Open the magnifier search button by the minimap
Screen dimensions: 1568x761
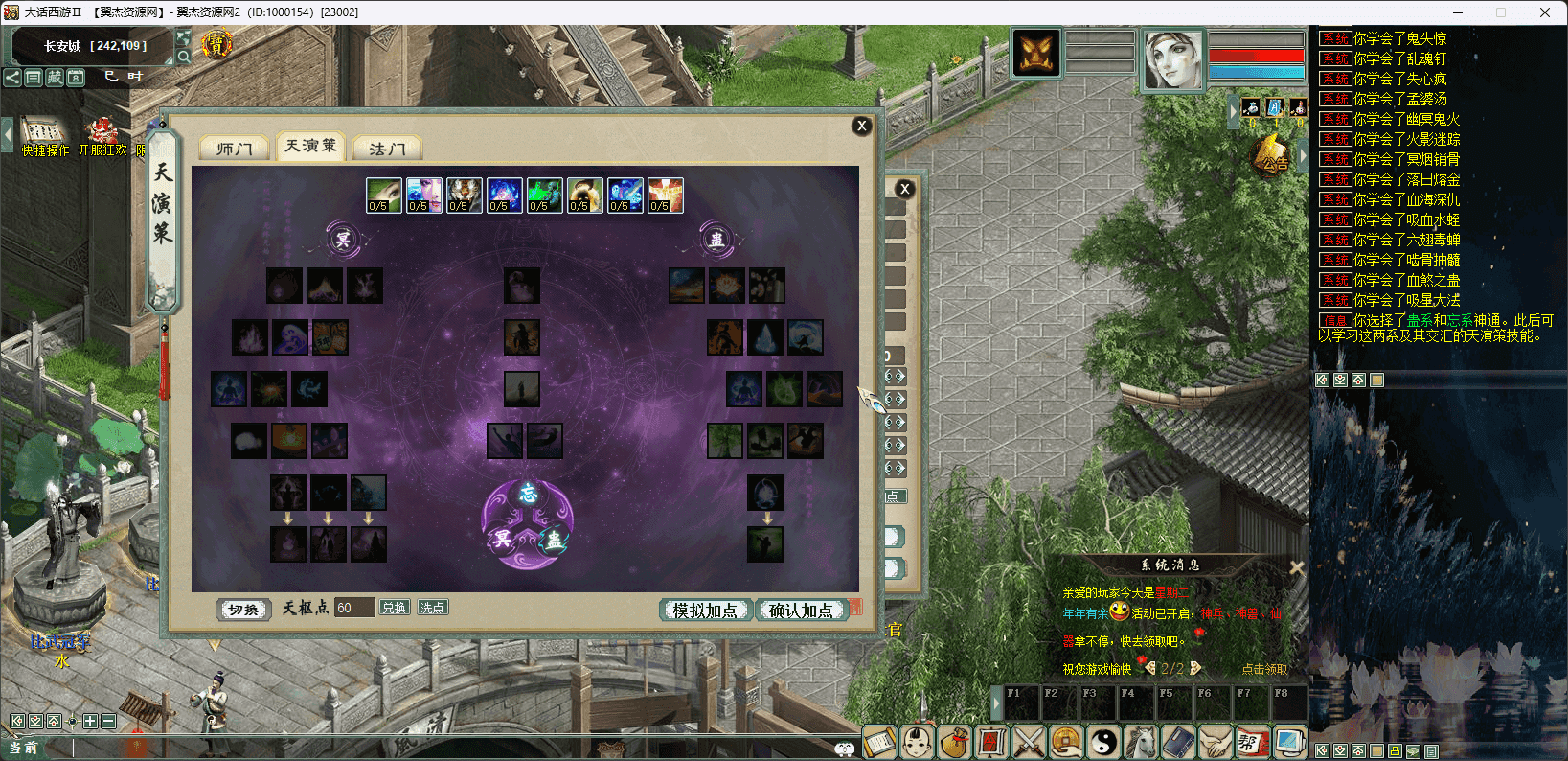(x=184, y=57)
